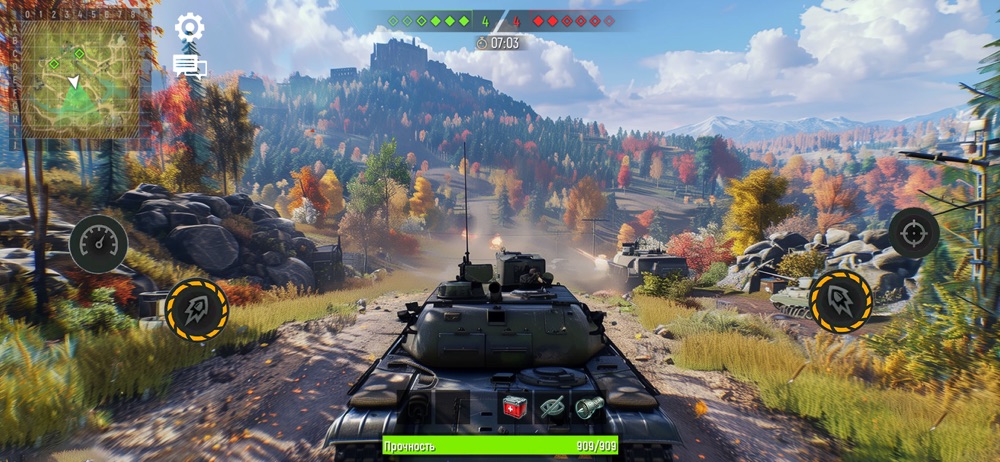Toggle the speedometer cruise control button
Screen dimensions: 1000x462
(x=98, y=244)
